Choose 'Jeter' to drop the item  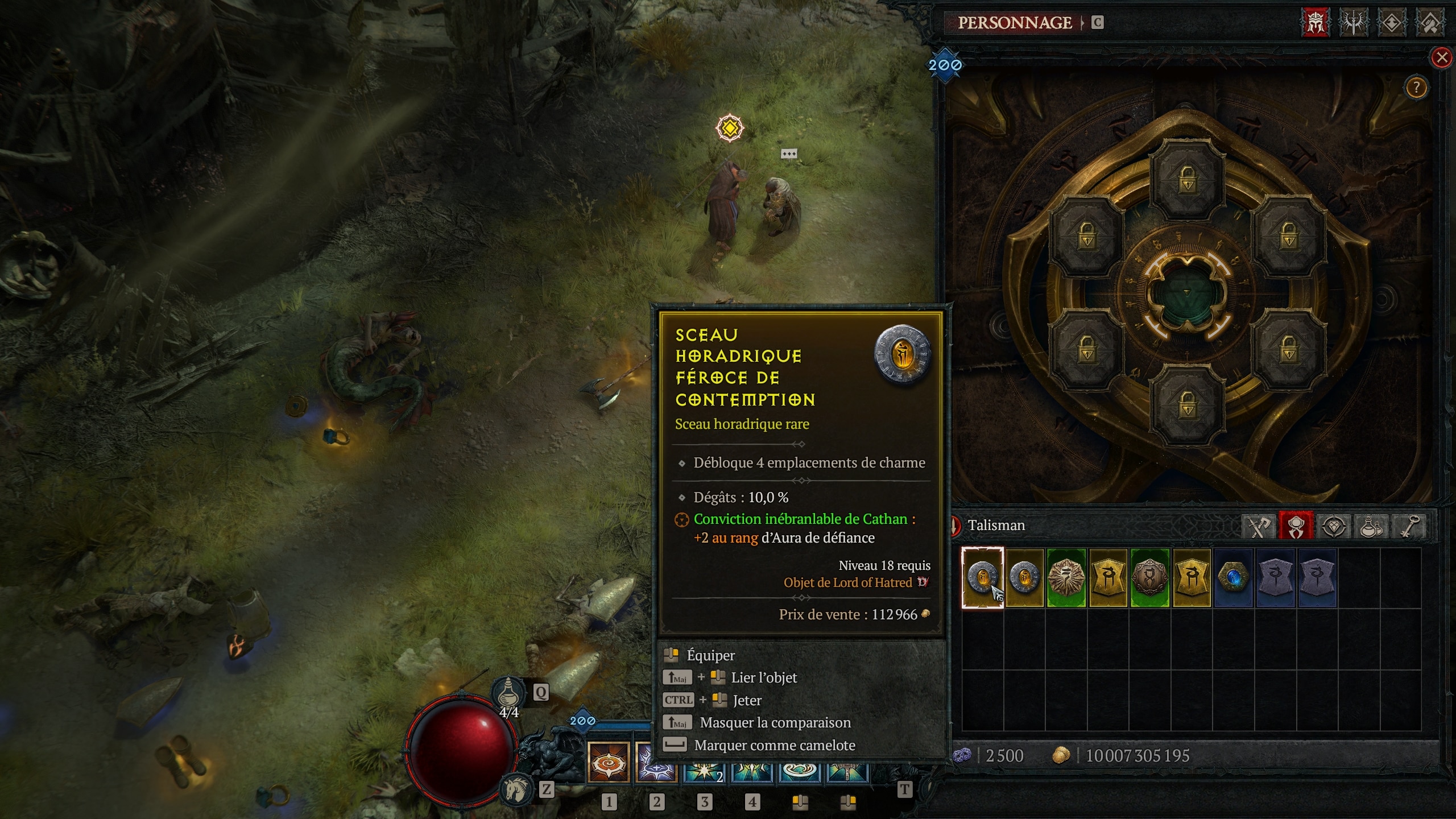coord(746,700)
